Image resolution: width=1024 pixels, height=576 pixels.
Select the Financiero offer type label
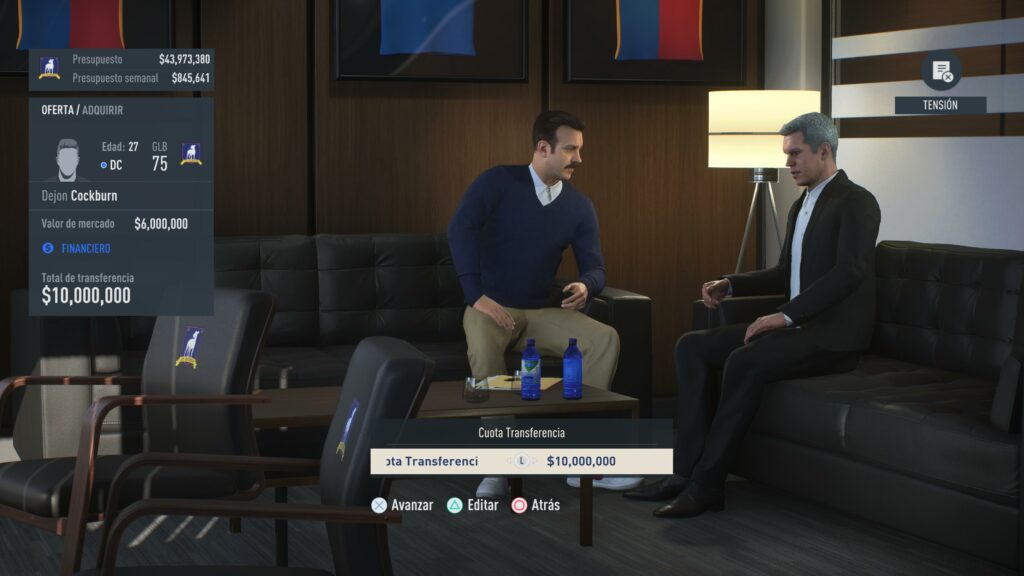85,248
